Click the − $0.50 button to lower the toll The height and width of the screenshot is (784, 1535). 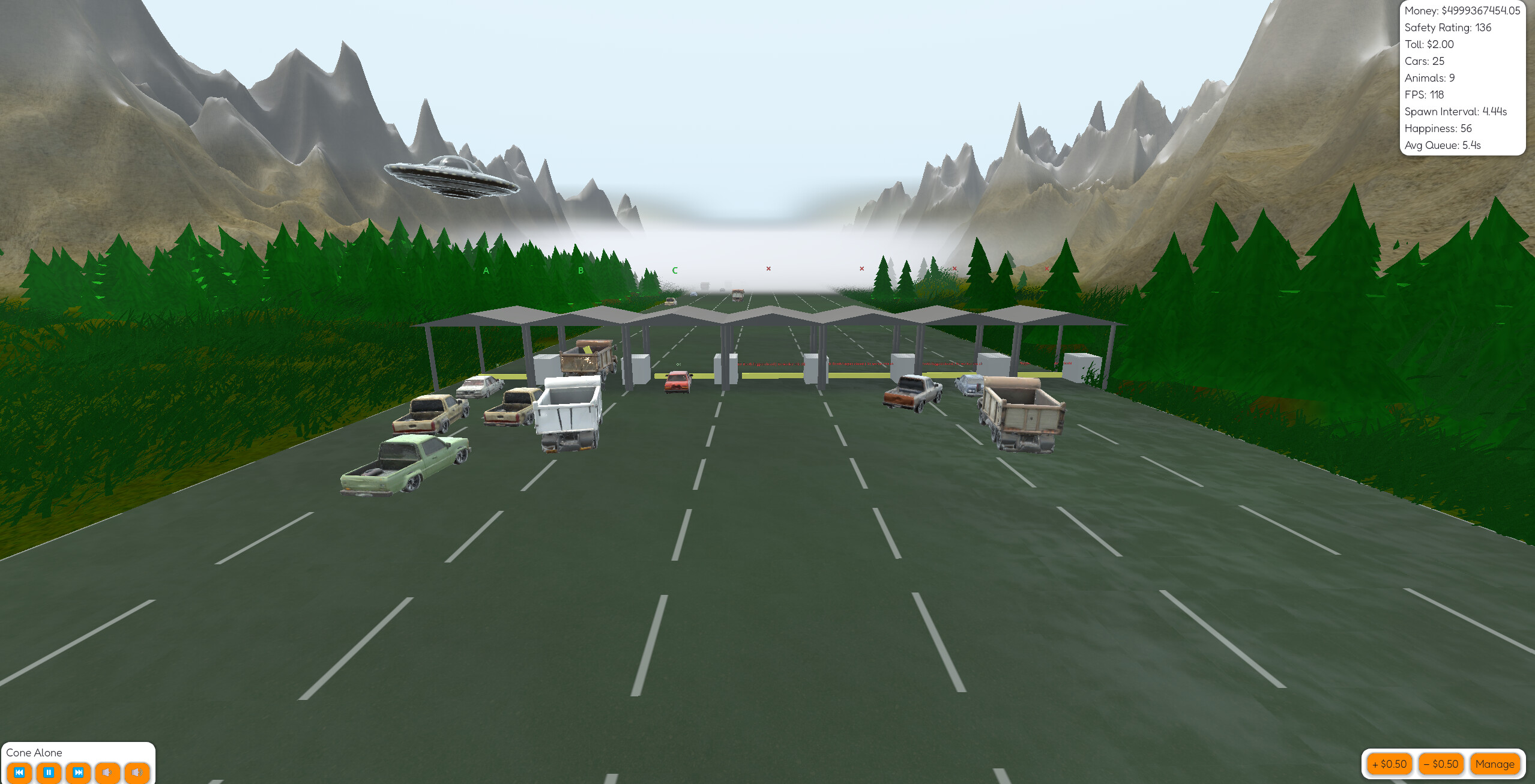[x=1441, y=764]
